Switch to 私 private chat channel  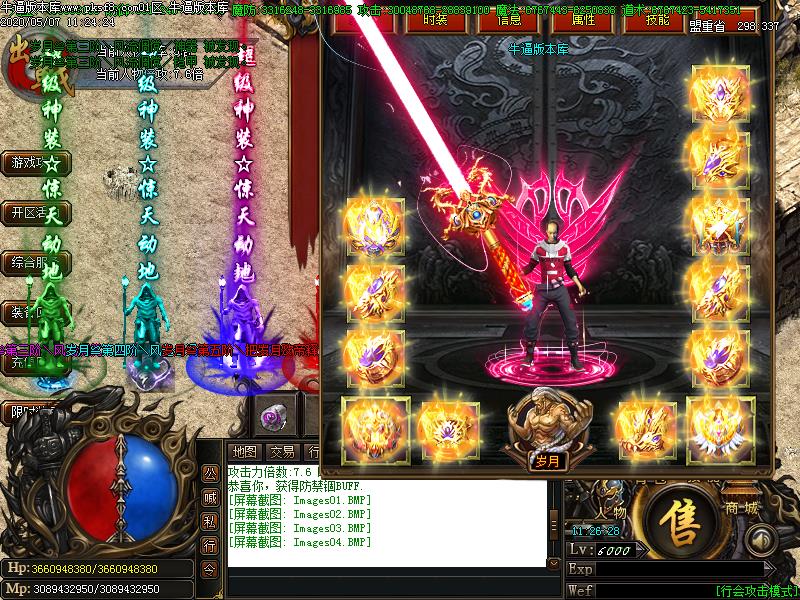pyautogui.click(x=210, y=521)
